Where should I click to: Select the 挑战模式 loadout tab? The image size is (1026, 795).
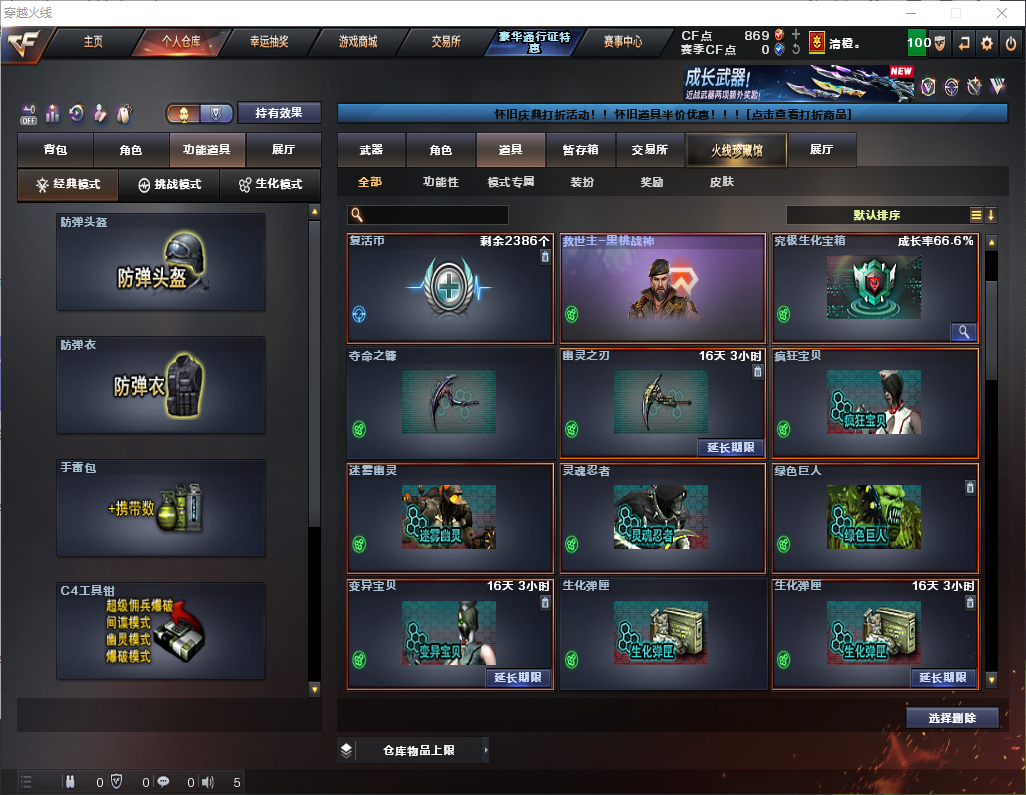[170, 185]
